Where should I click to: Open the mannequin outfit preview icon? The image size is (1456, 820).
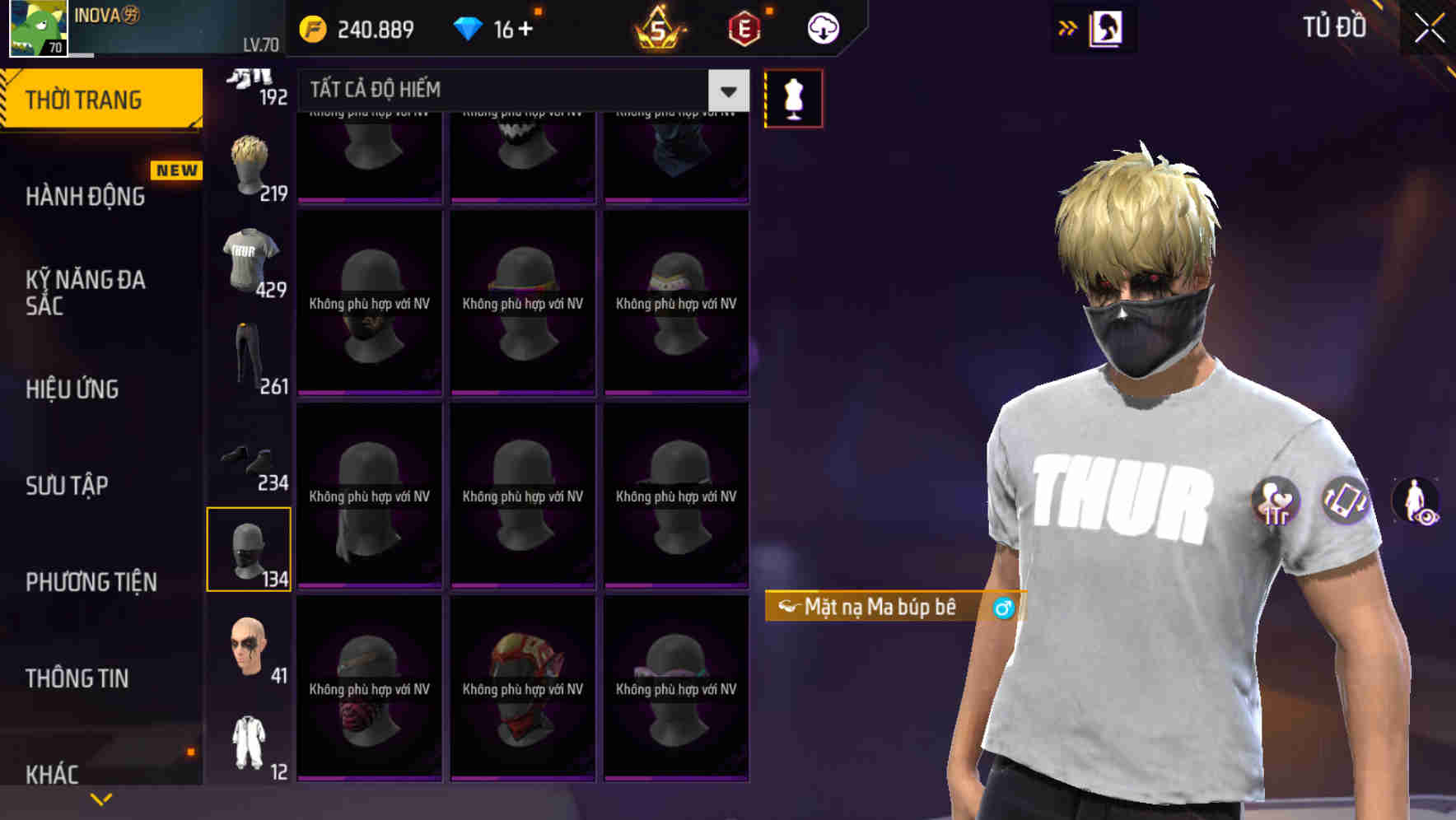[793, 96]
